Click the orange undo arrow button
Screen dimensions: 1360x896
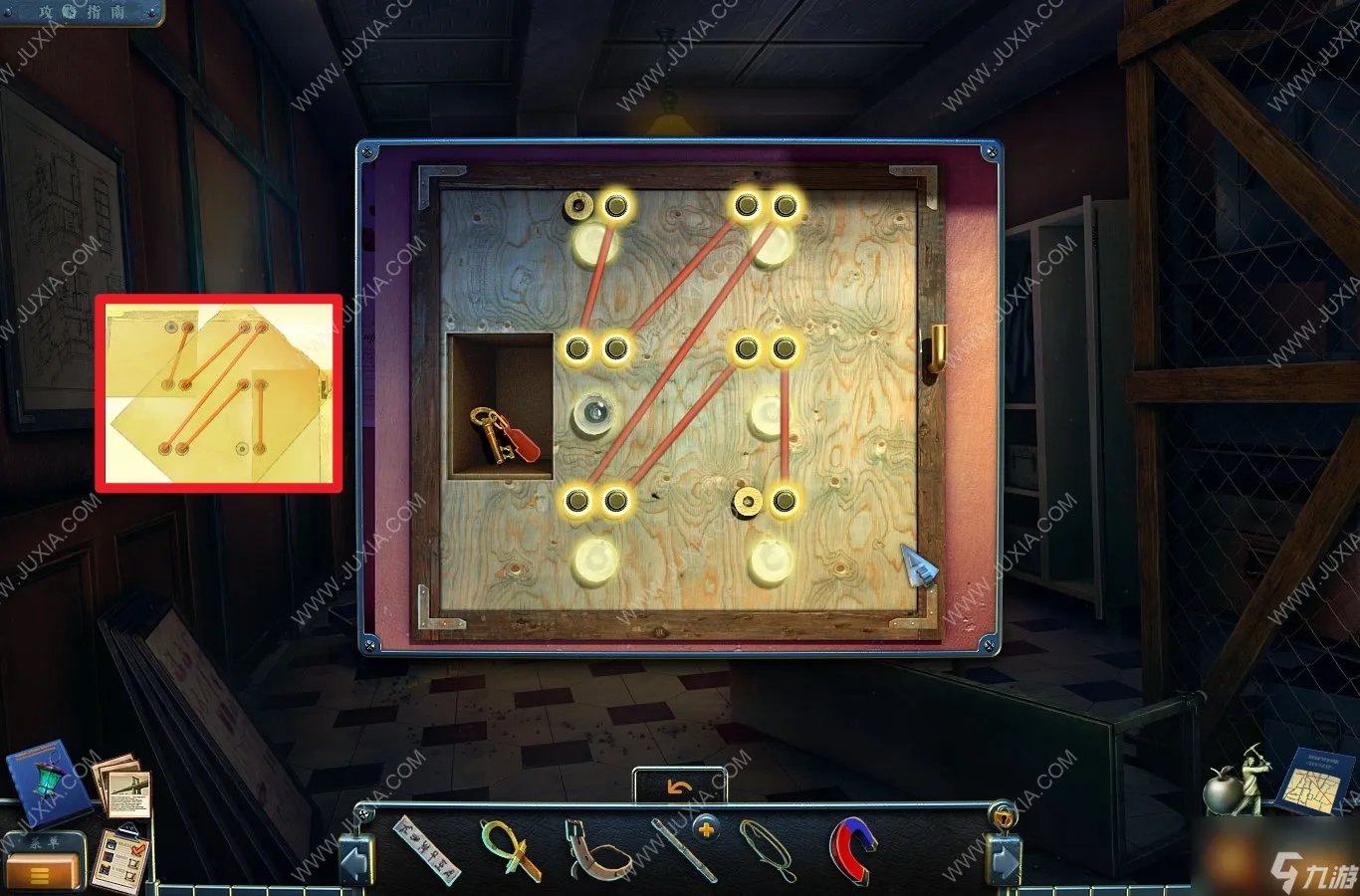pyautogui.click(x=680, y=787)
